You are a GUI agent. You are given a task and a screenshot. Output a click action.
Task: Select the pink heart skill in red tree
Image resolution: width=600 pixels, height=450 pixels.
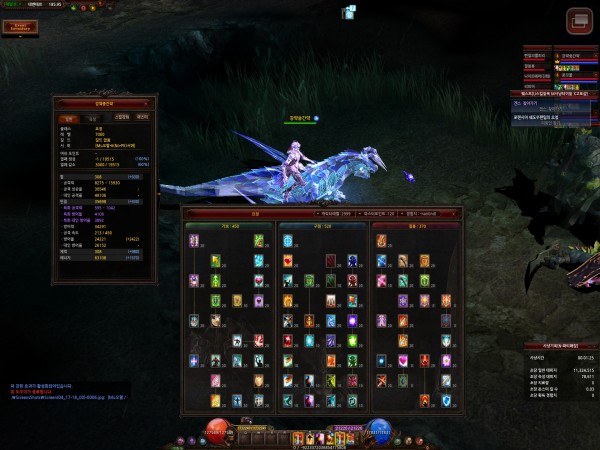(404, 360)
